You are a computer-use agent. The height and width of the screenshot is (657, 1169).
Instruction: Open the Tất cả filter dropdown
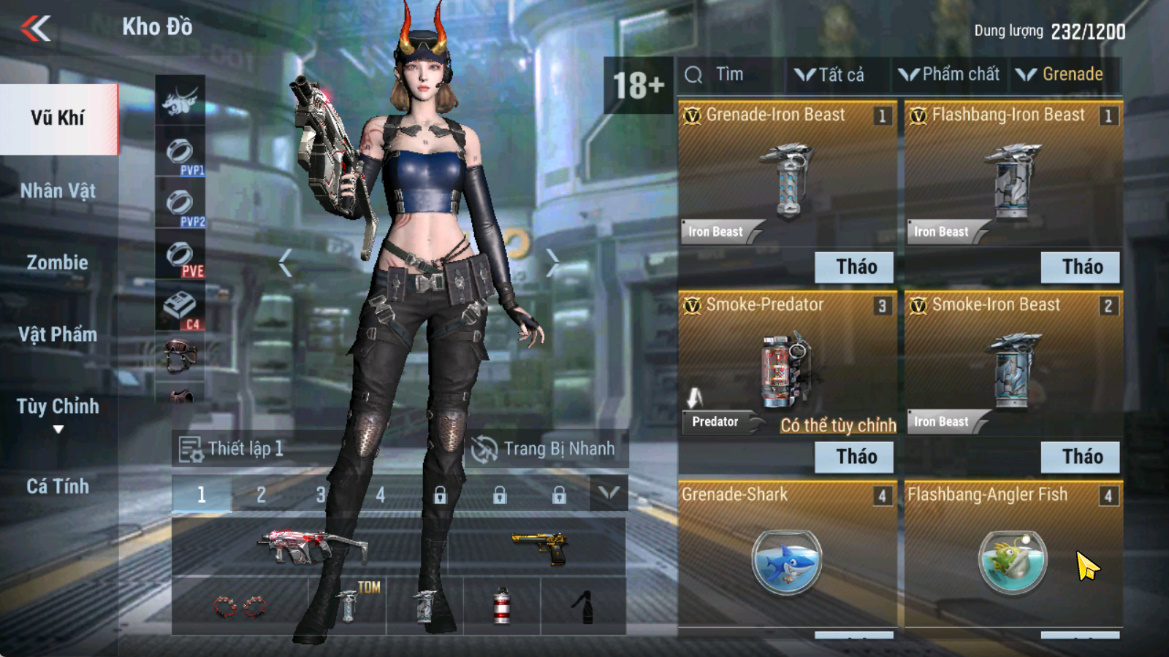pyautogui.click(x=830, y=75)
